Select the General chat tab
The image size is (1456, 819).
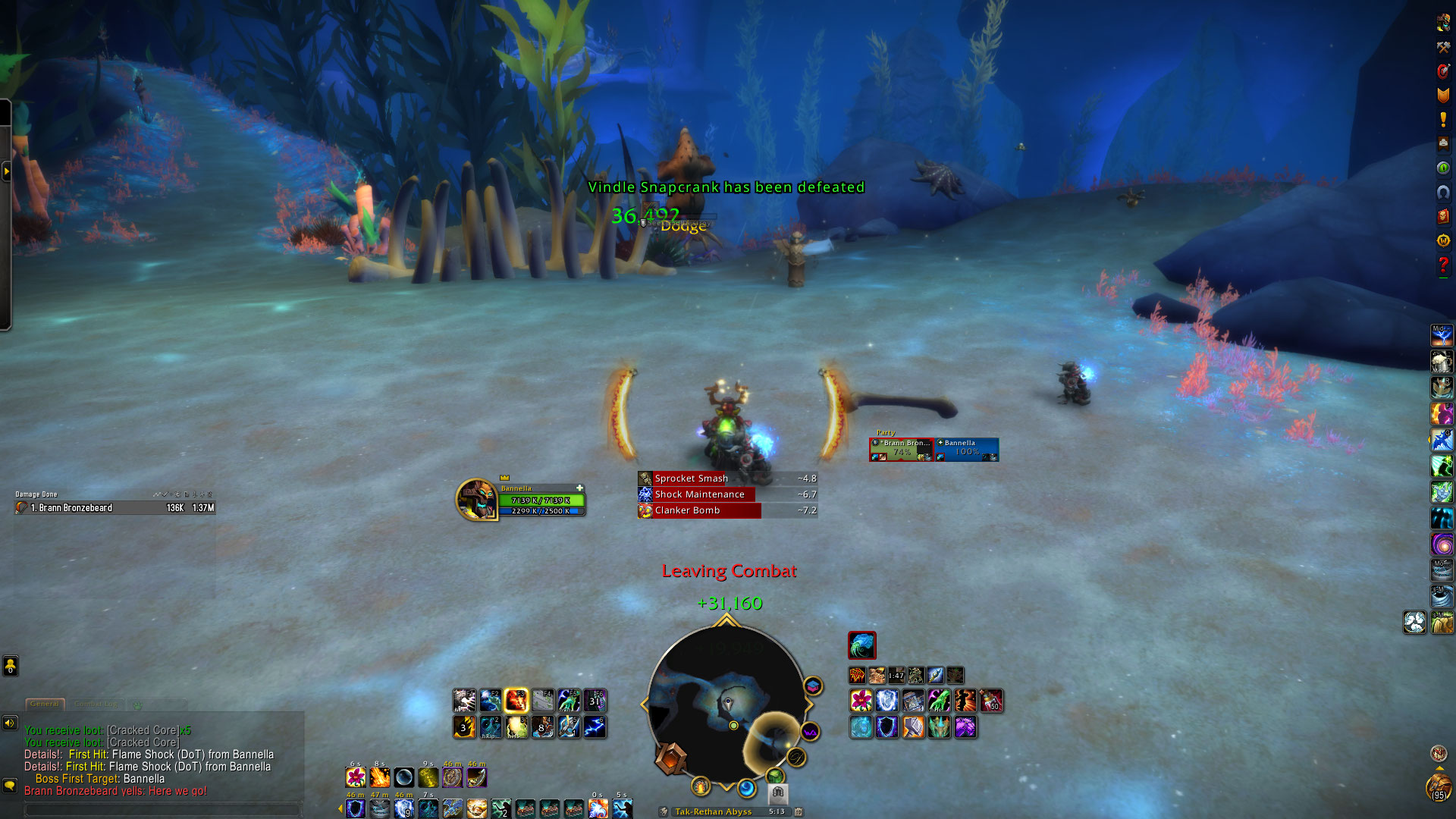point(45,704)
